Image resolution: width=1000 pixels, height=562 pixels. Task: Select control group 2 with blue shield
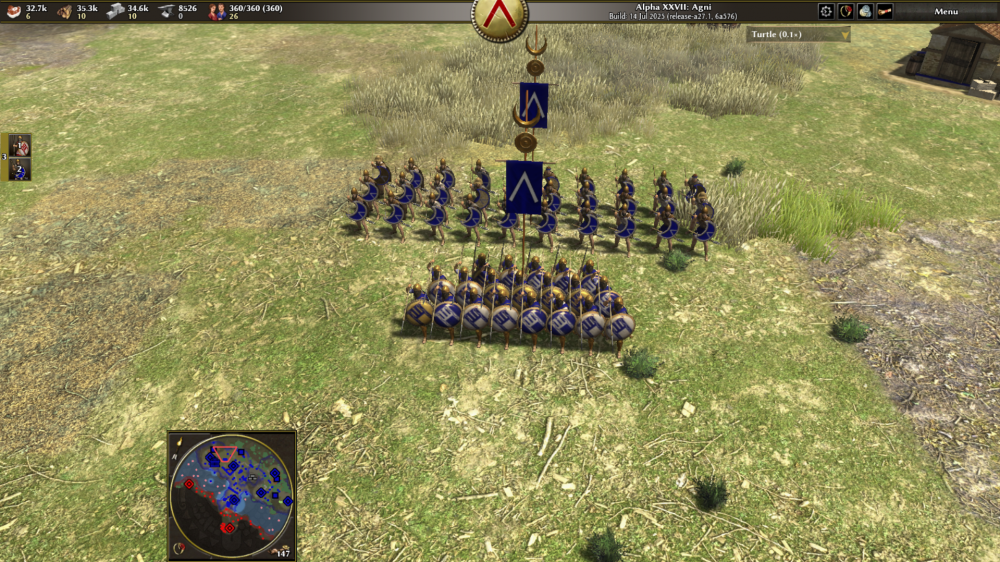(20, 169)
